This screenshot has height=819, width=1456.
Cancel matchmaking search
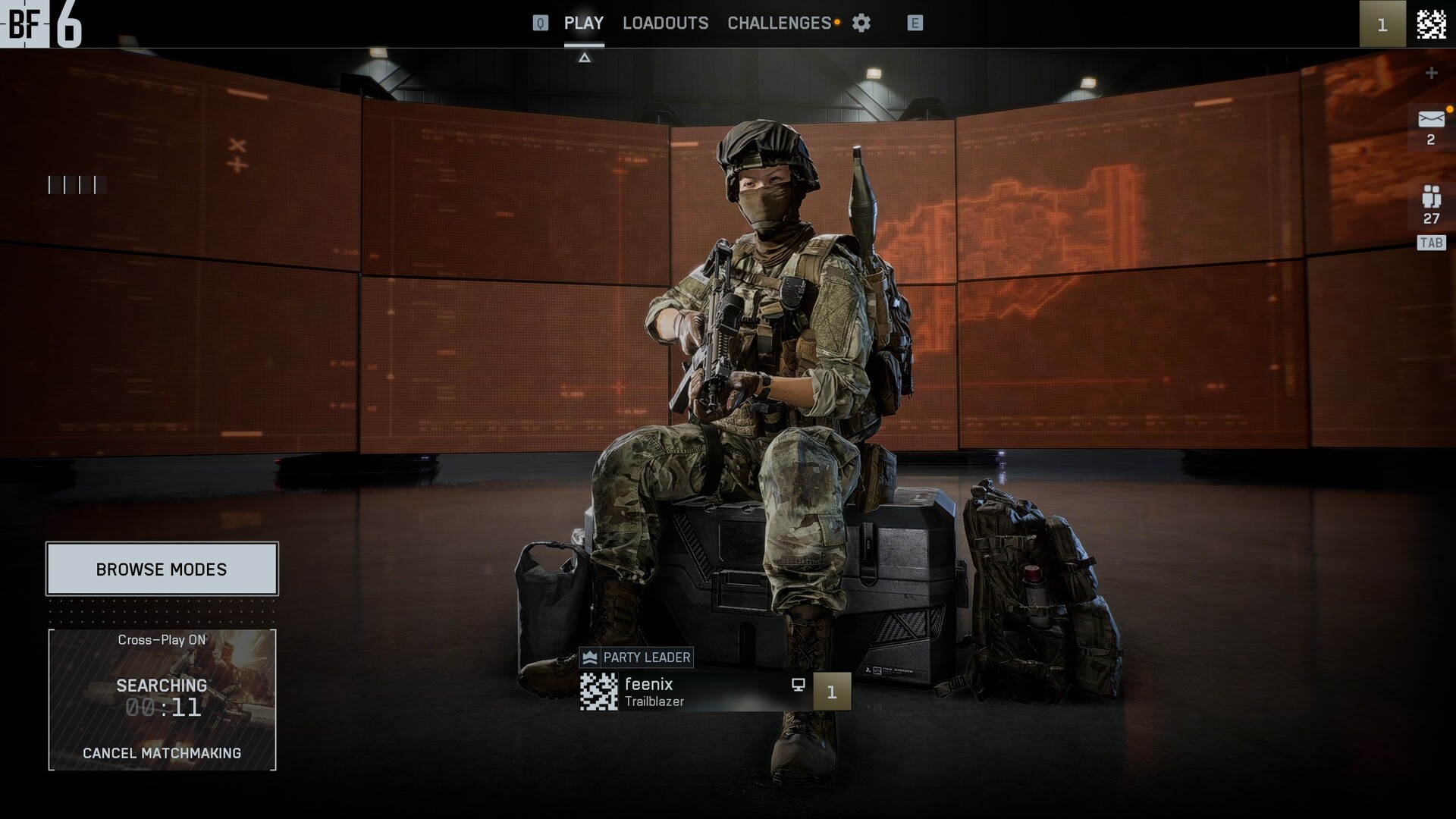[162, 753]
